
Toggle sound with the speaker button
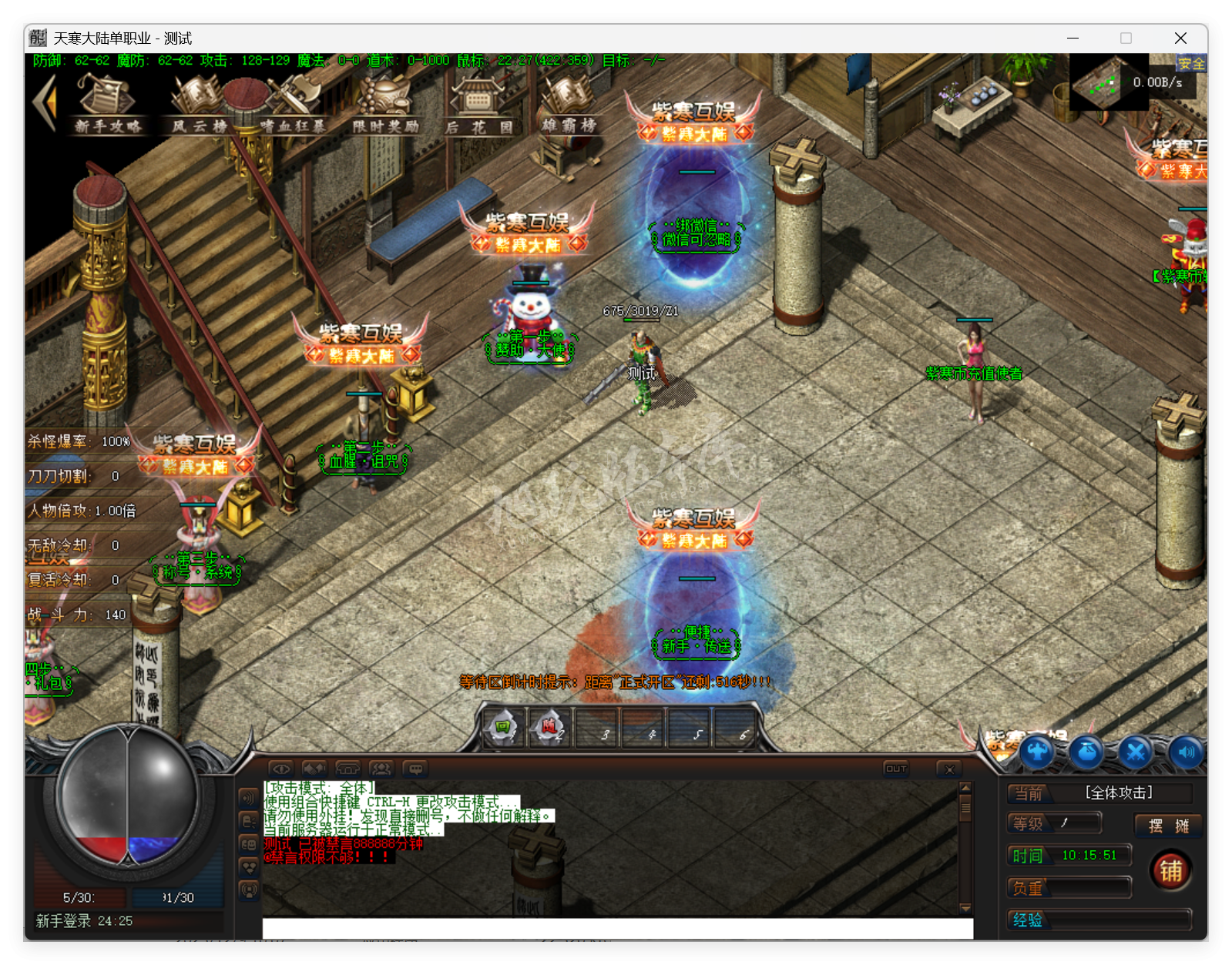[1186, 752]
